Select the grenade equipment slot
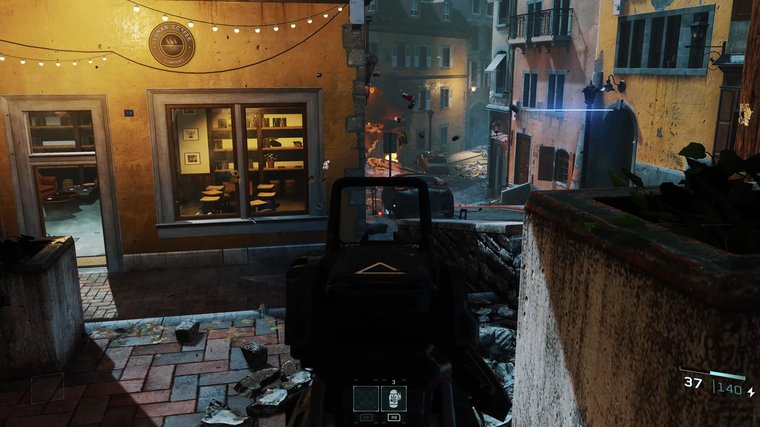The width and height of the screenshot is (760, 427). click(x=394, y=398)
